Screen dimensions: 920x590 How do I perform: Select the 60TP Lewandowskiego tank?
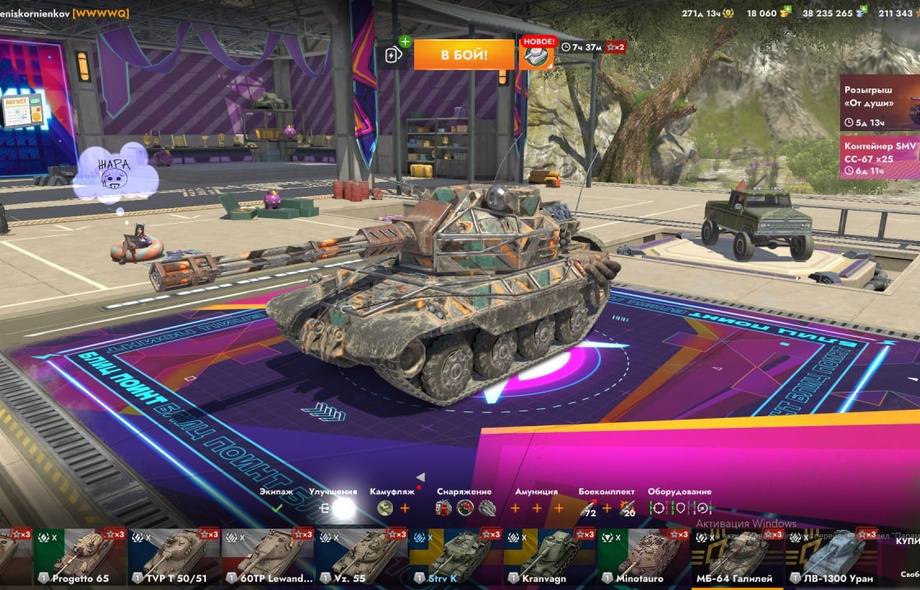[x=267, y=557]
